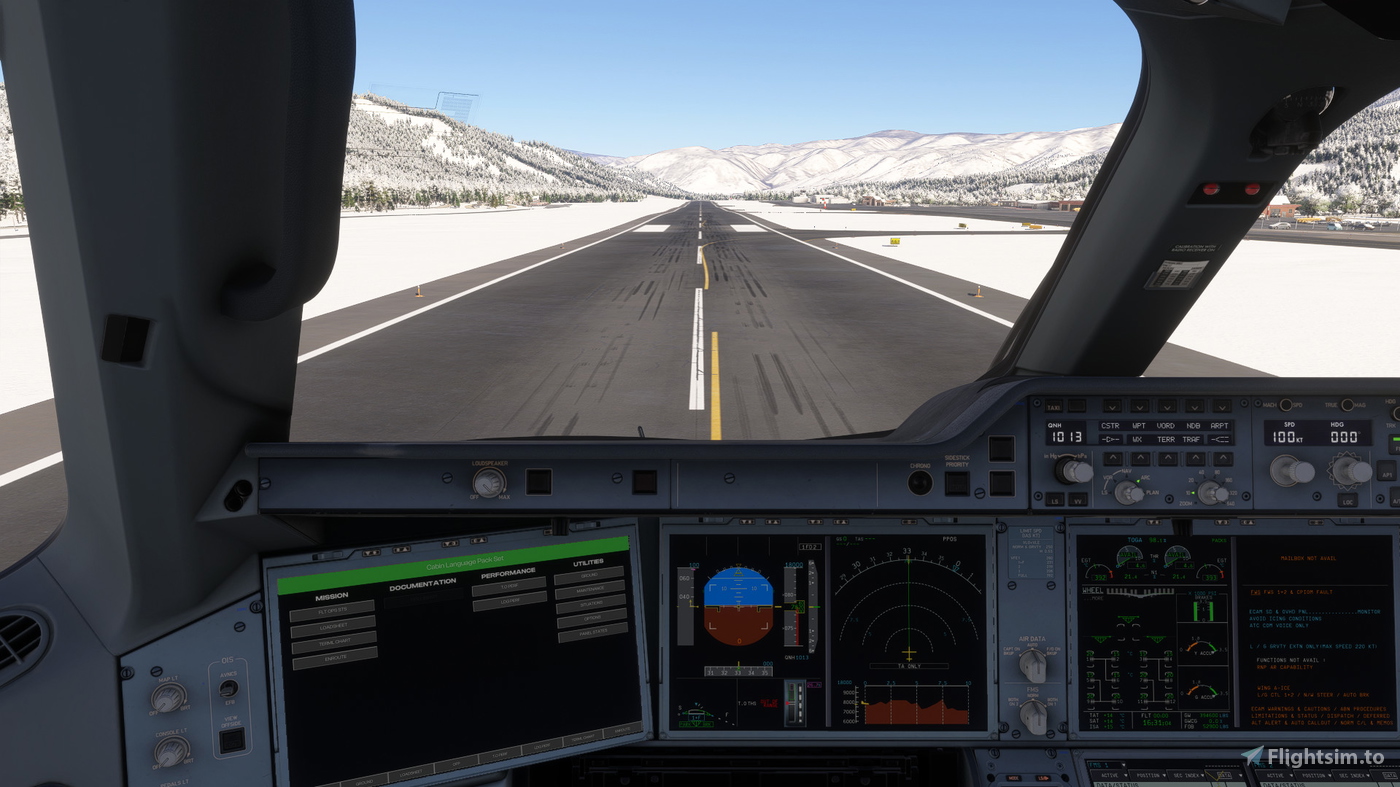
Task: Adjust the MAP LT brightness knob
Action: [x=168, y=699]
